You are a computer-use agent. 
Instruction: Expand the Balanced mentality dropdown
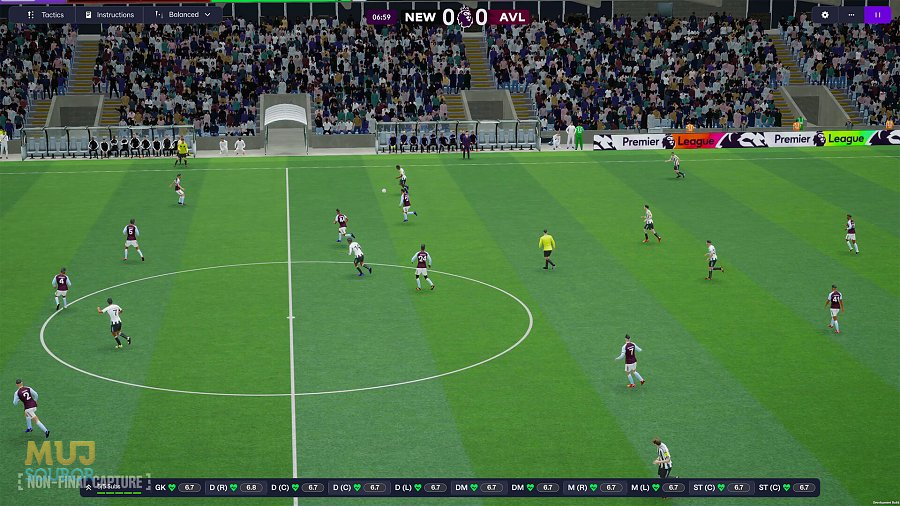(x=184, y=15)
